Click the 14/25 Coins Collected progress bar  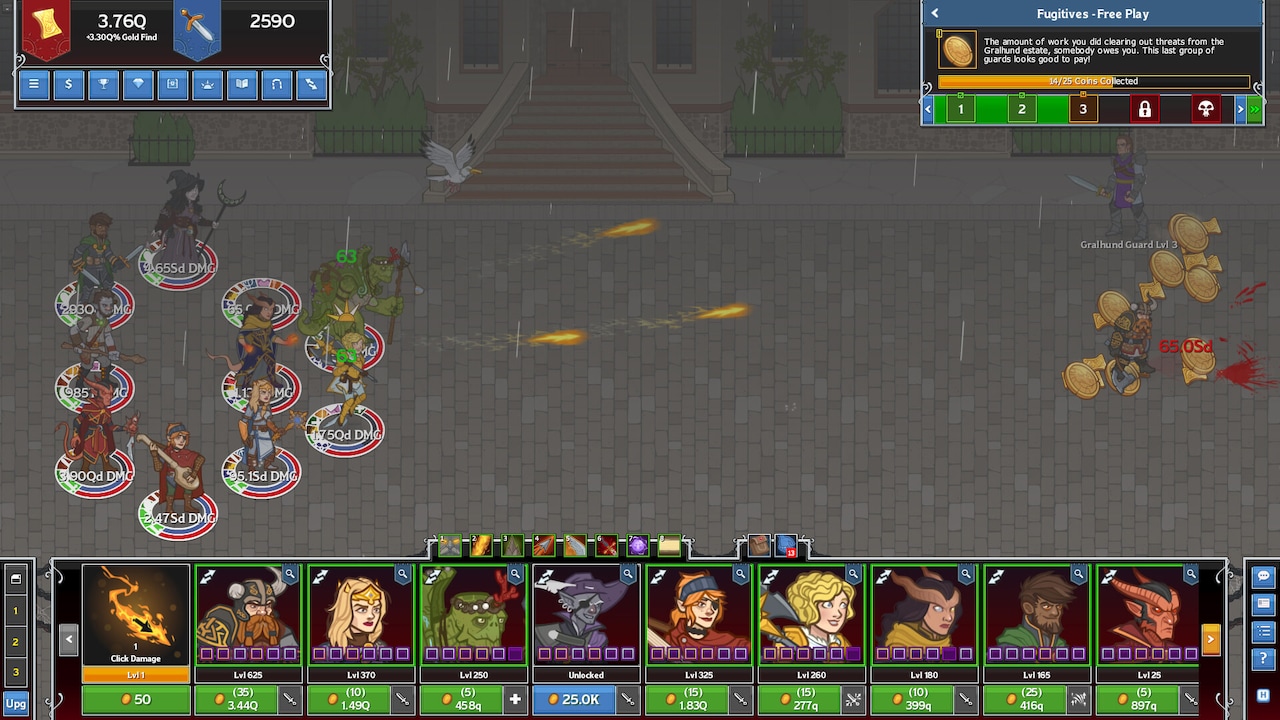[1093, 81]
